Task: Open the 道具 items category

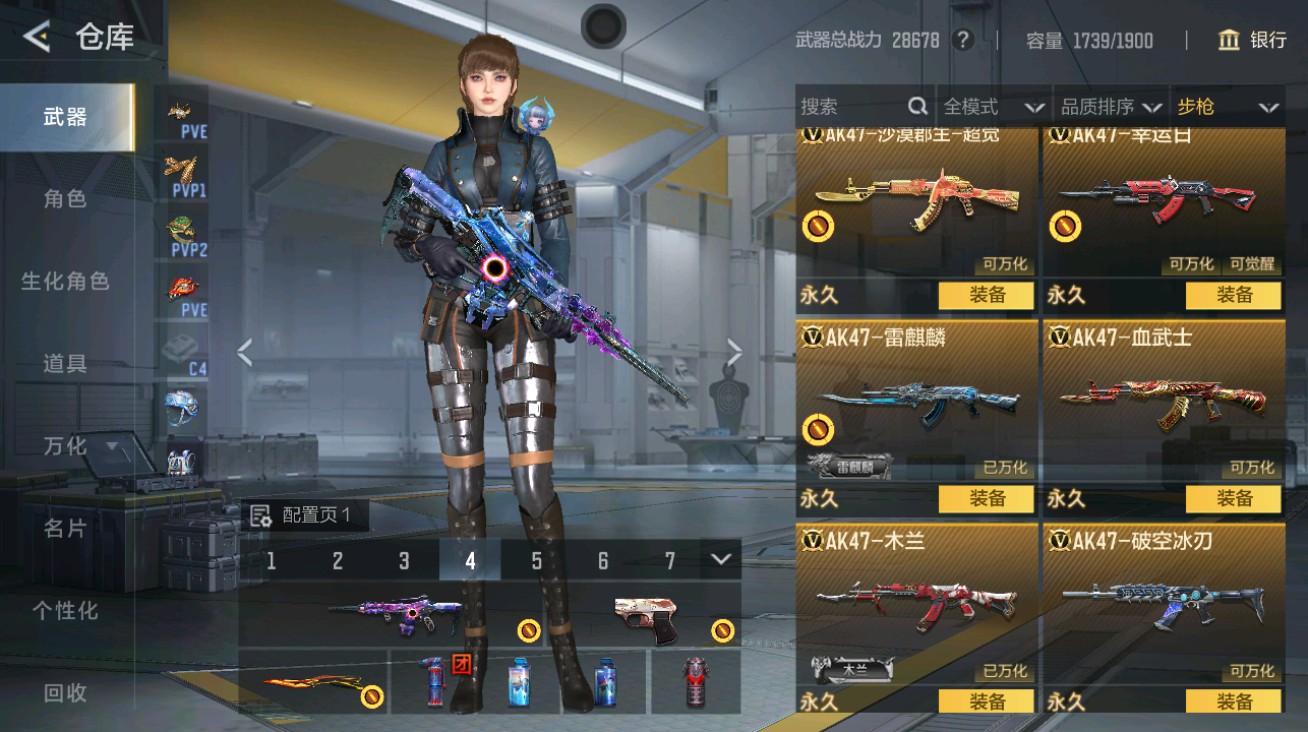Action: tap(65, 364)
